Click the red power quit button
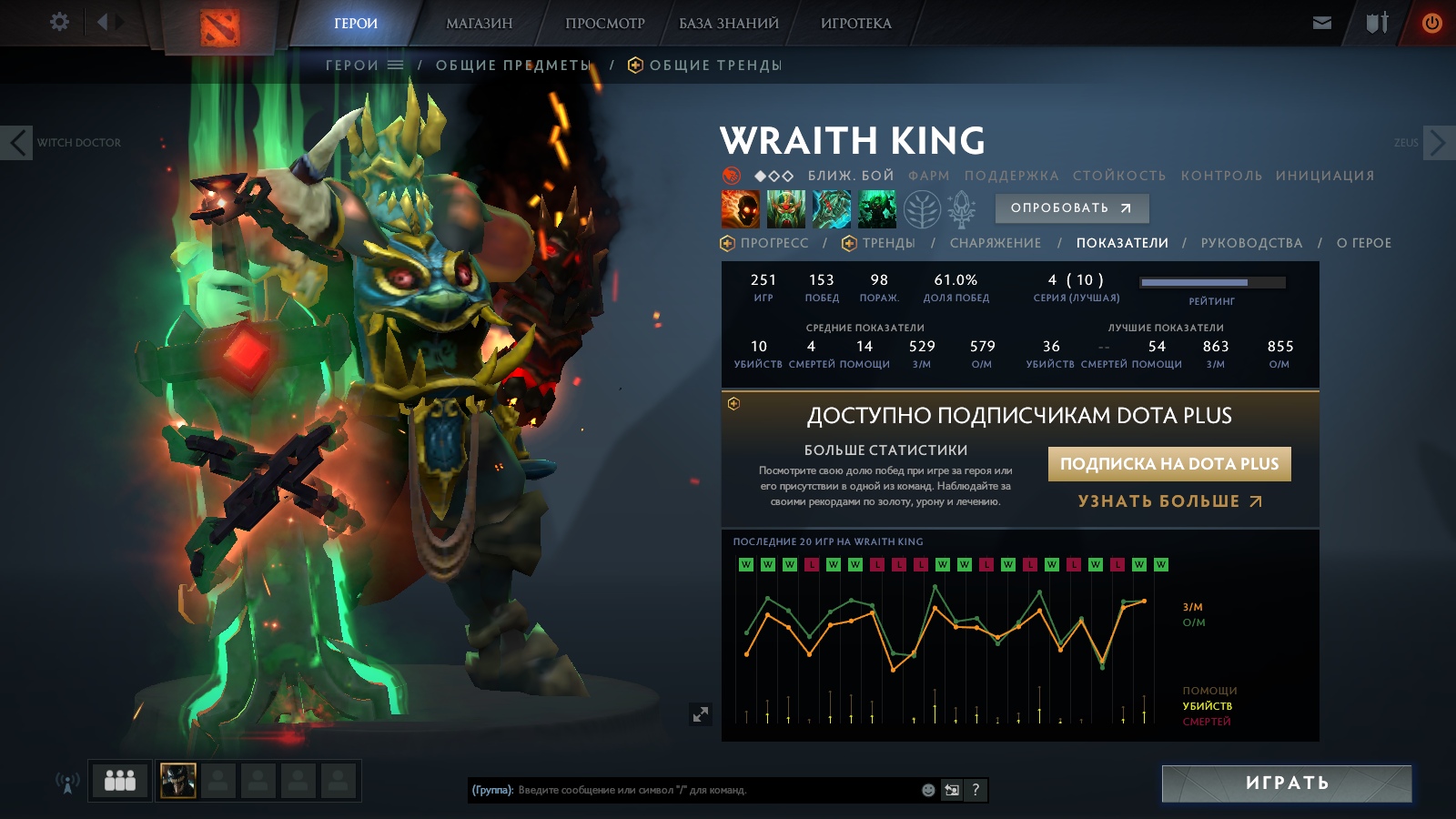 tap(1431, 23)
